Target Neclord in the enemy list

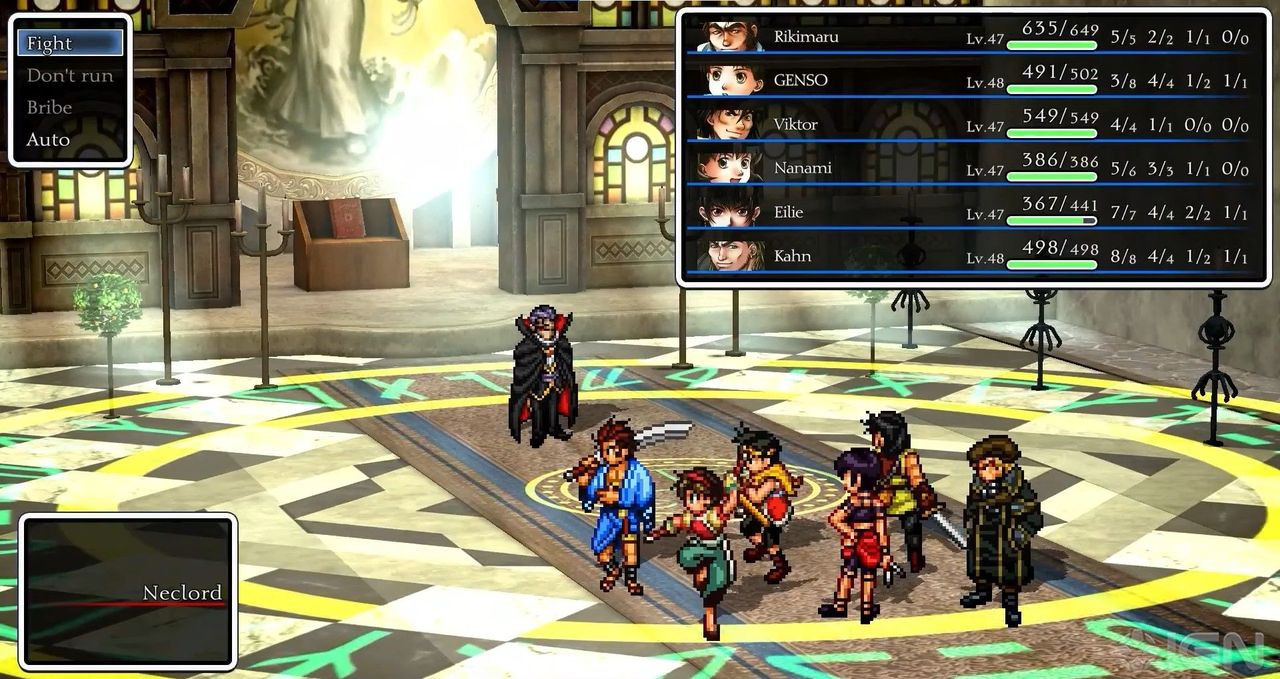point(182,593)
